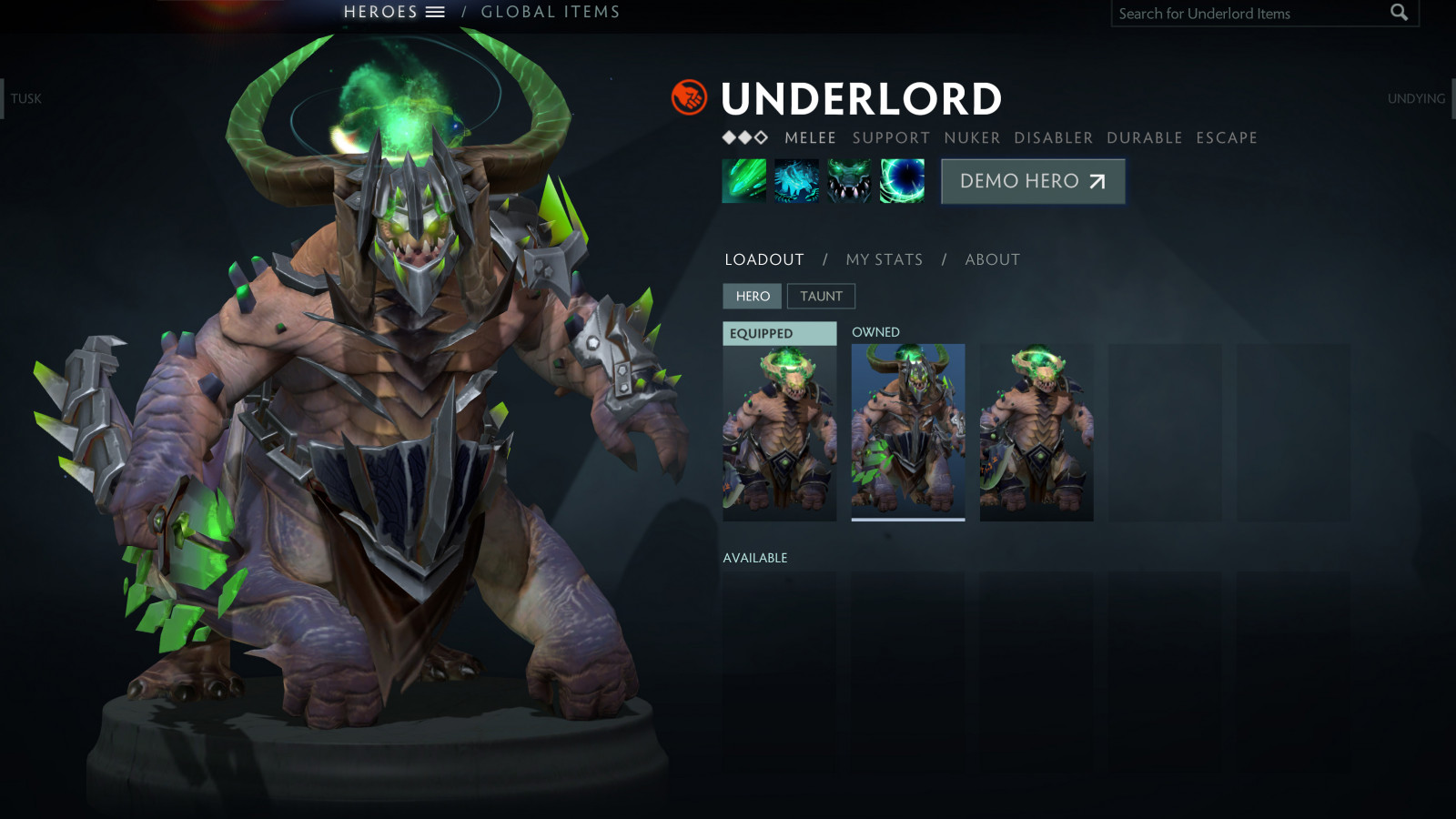The image size is (1456, 819).
Task: Show the About tab
Action: [x=992, y=259]
